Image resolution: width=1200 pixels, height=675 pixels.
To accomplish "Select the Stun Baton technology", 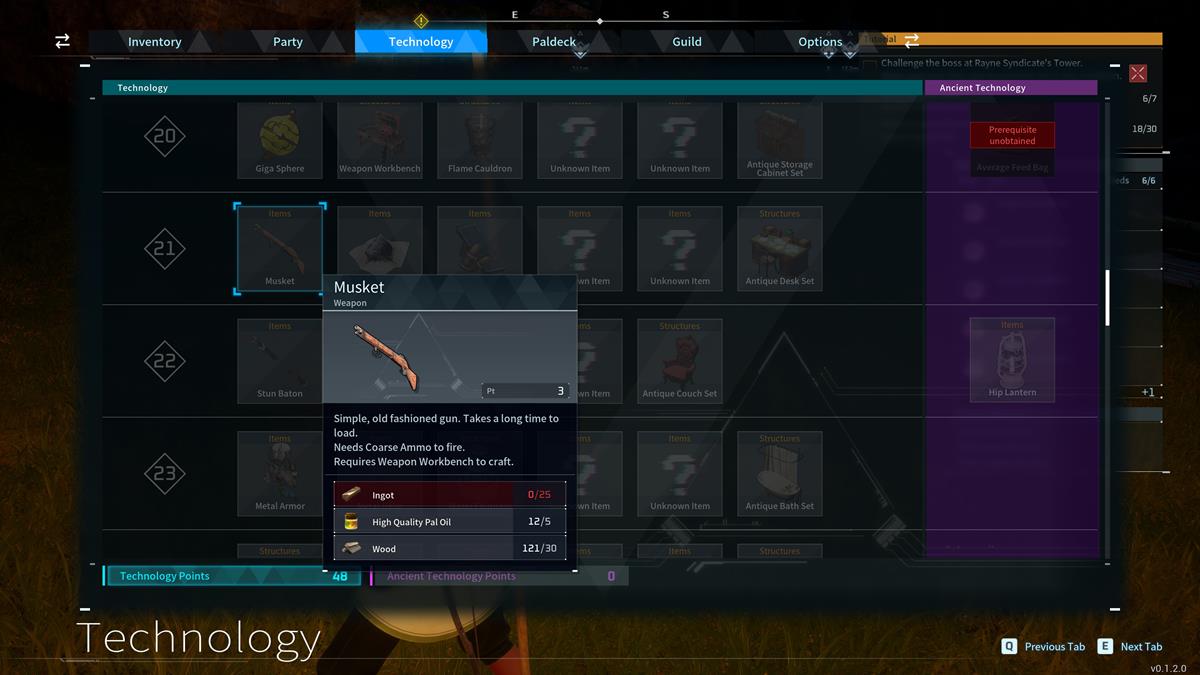I will pyautogui.click(x=280, y=360).
